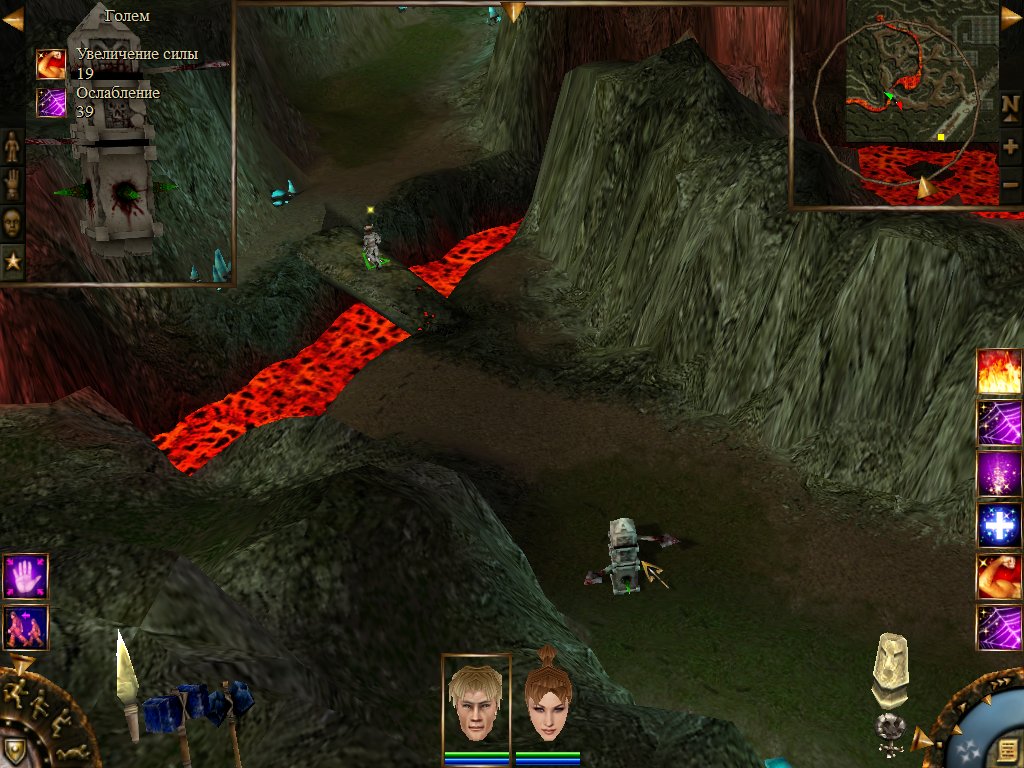
Task: Open the gold star panel icon
Action: (12, 259)
